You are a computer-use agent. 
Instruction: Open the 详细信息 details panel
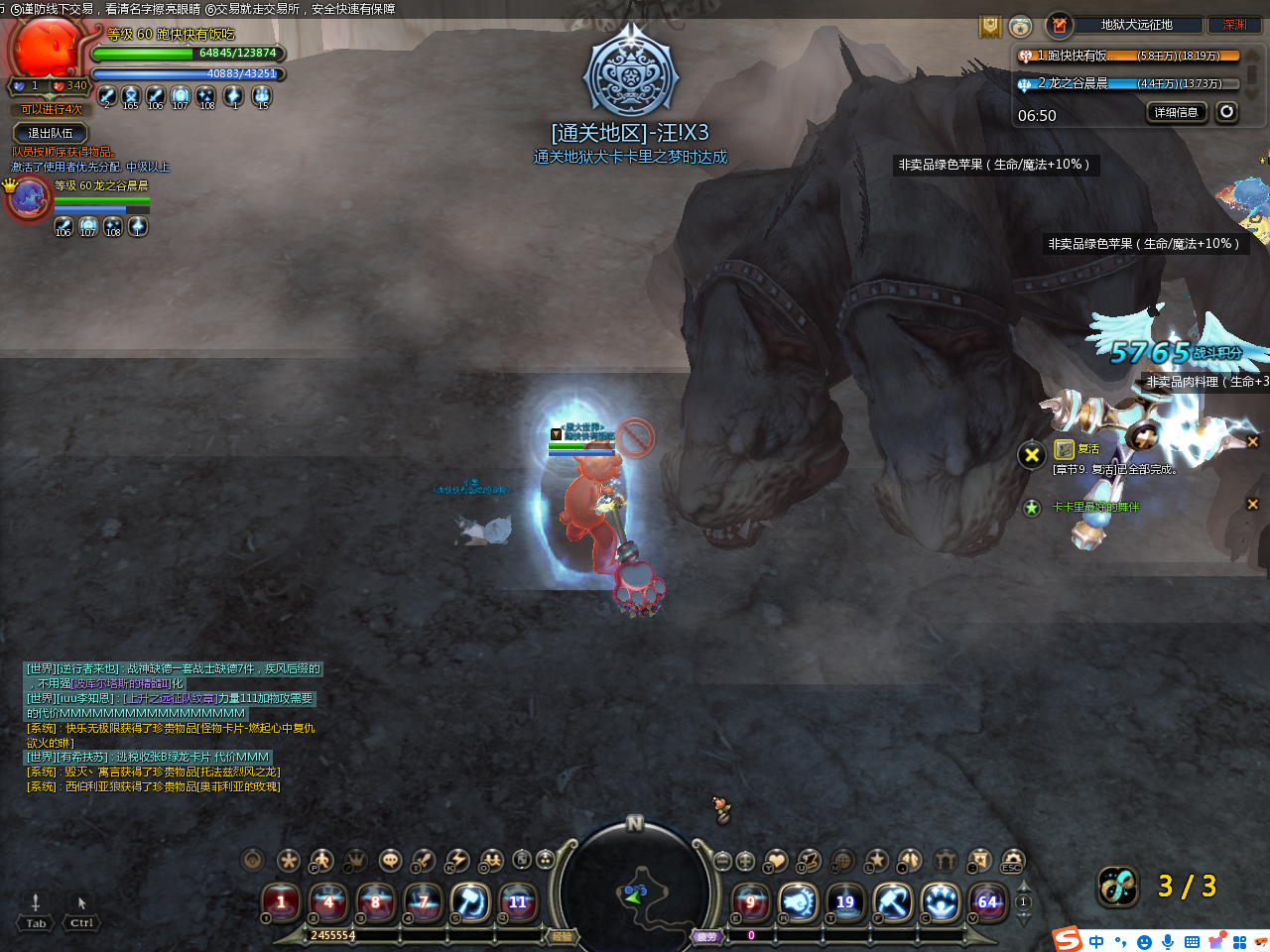coord(1176,112)
